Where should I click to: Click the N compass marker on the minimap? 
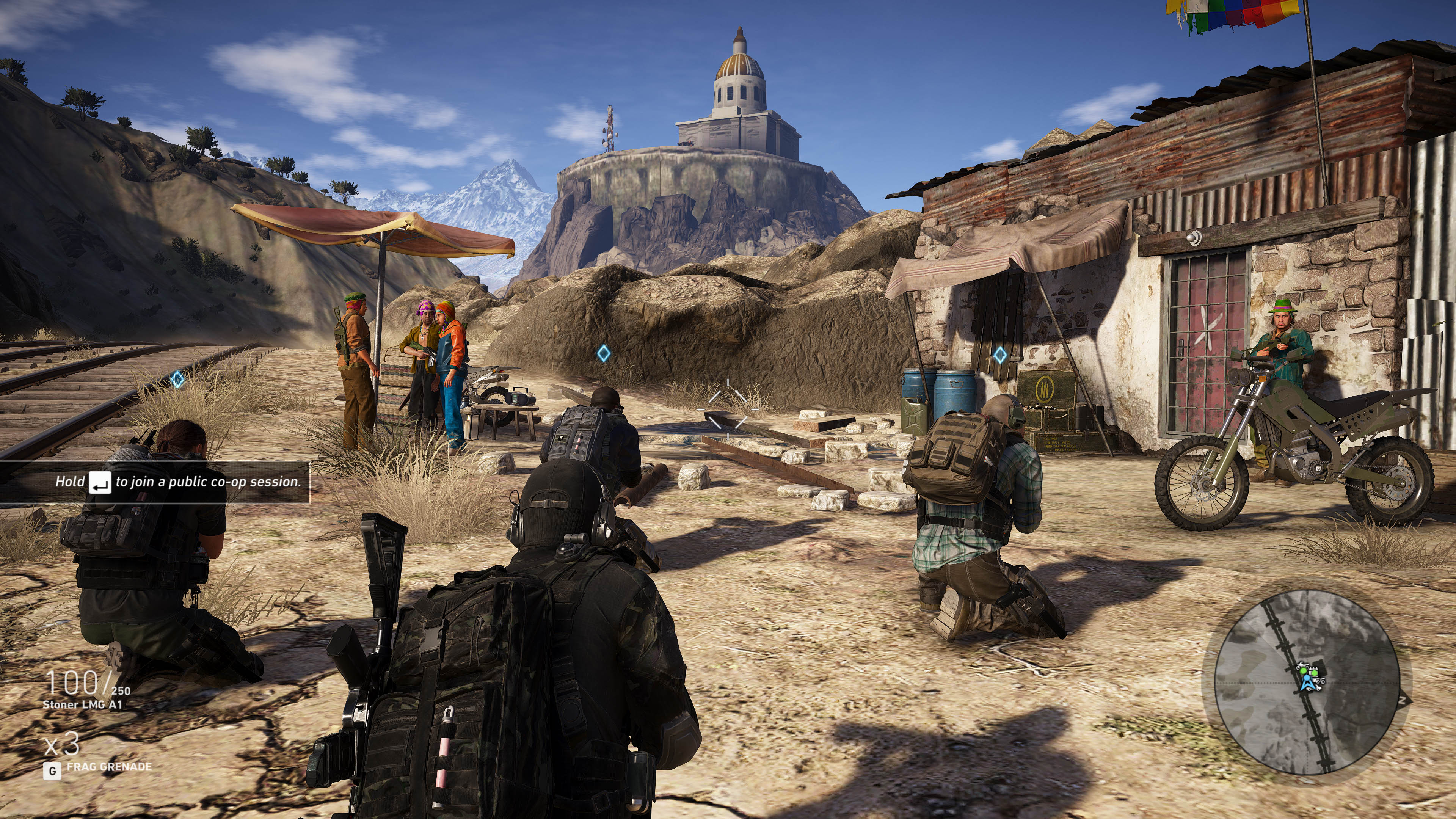tap(1402, 700)
